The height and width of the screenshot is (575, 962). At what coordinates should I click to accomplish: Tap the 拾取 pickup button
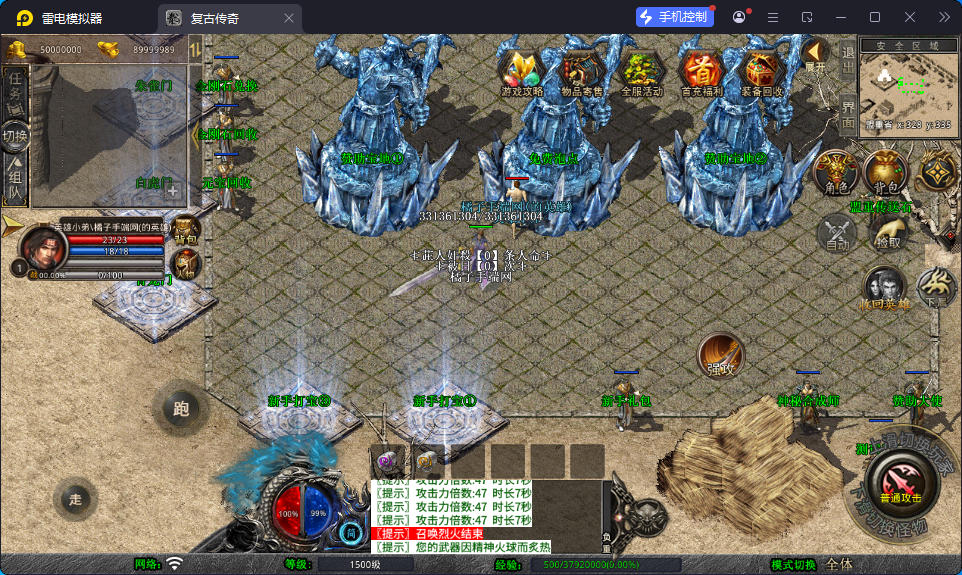[887, 234]
